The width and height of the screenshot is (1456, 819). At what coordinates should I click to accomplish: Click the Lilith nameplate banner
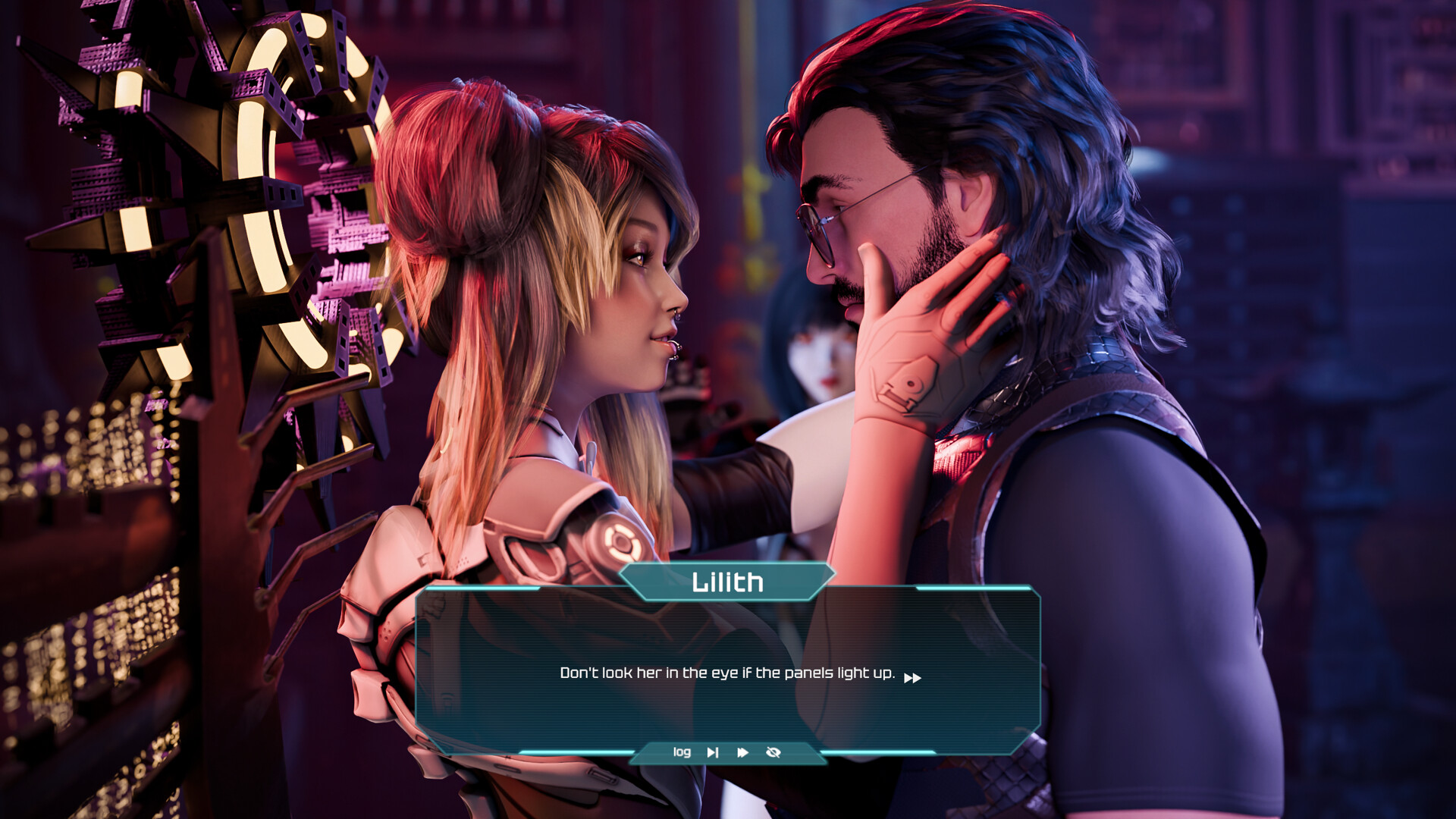click(x=726, y=582)
